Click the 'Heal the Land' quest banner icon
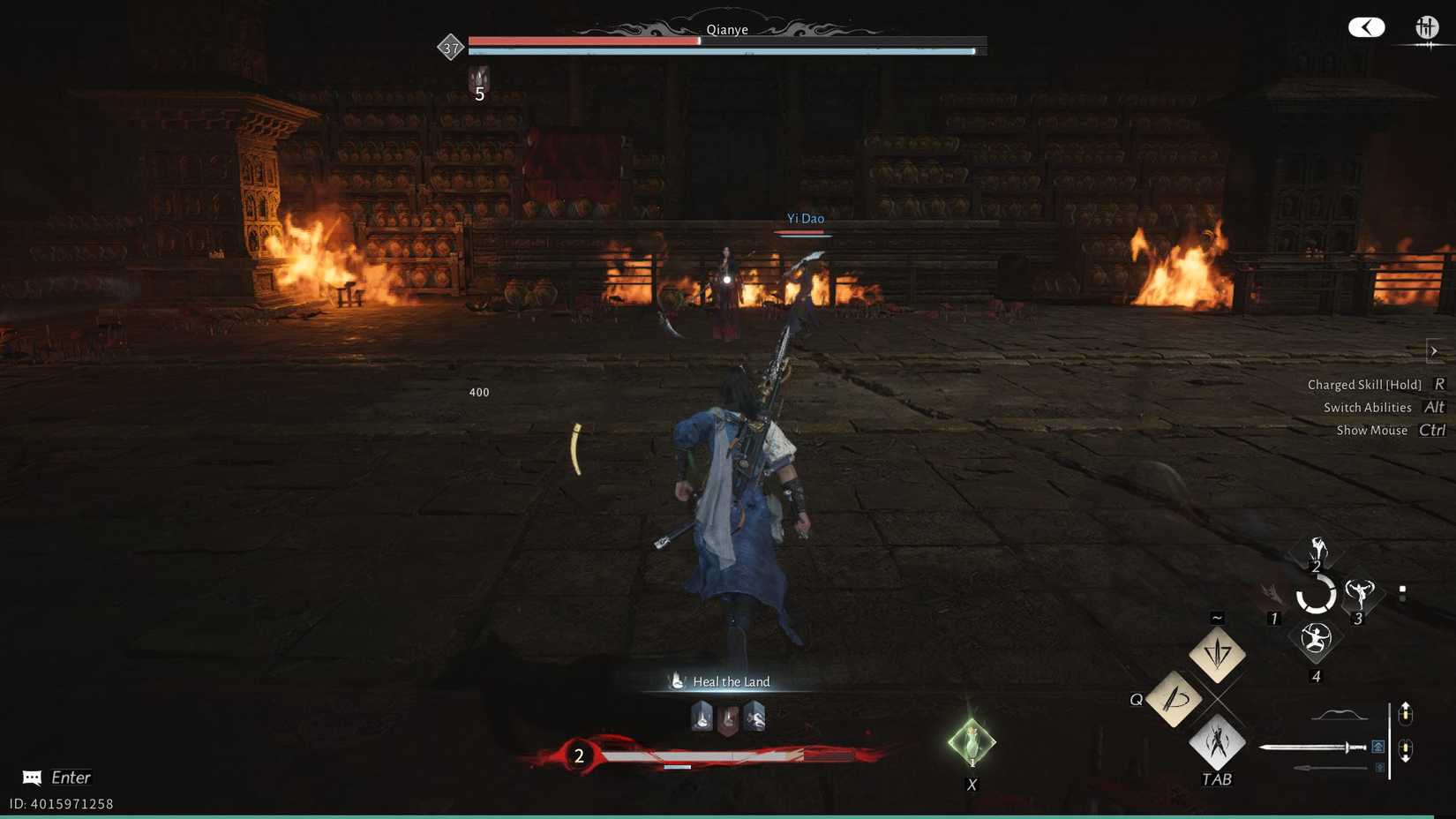1456x819 pixels. pyautogui.click(x=676, y=680)
